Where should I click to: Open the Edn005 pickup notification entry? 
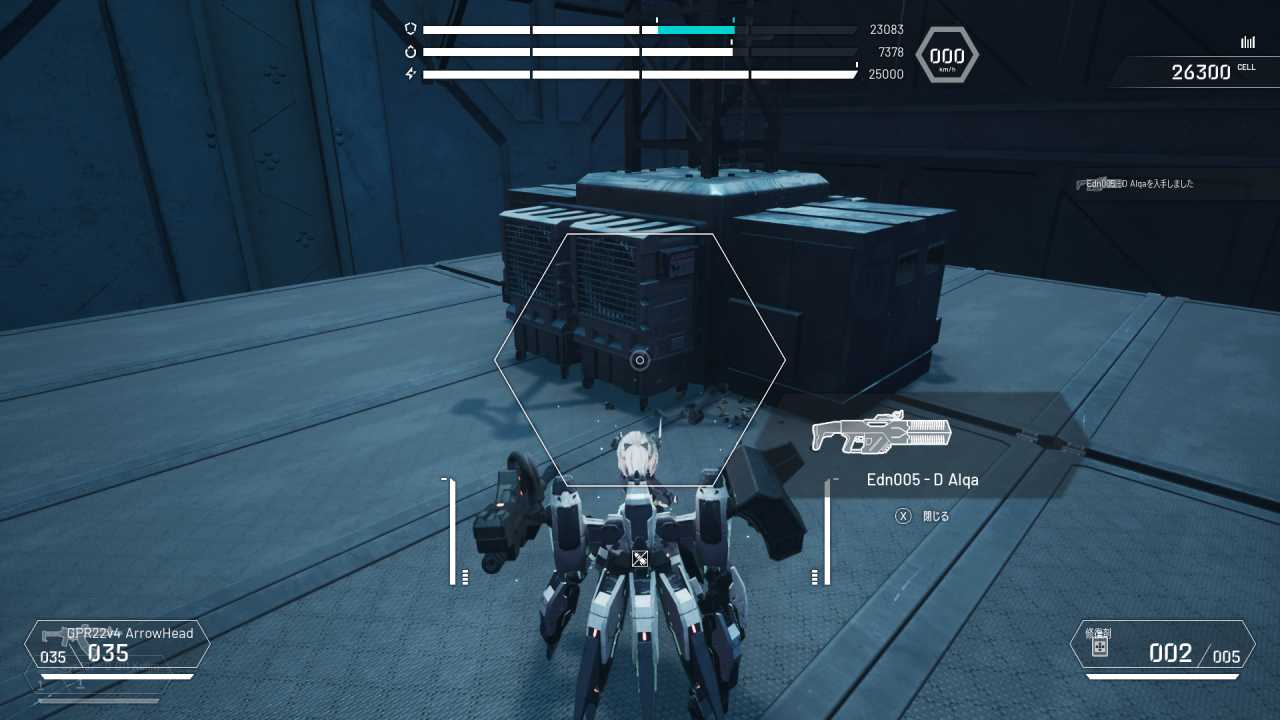(x=1140, y=184)
